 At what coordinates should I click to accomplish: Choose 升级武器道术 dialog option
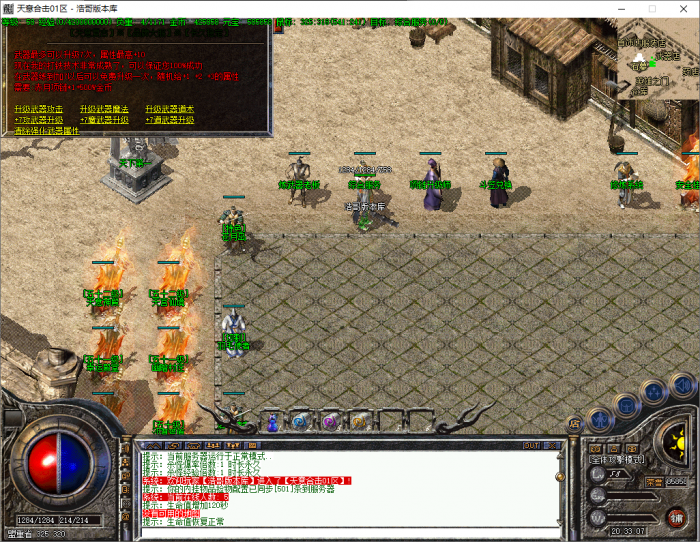170,109
